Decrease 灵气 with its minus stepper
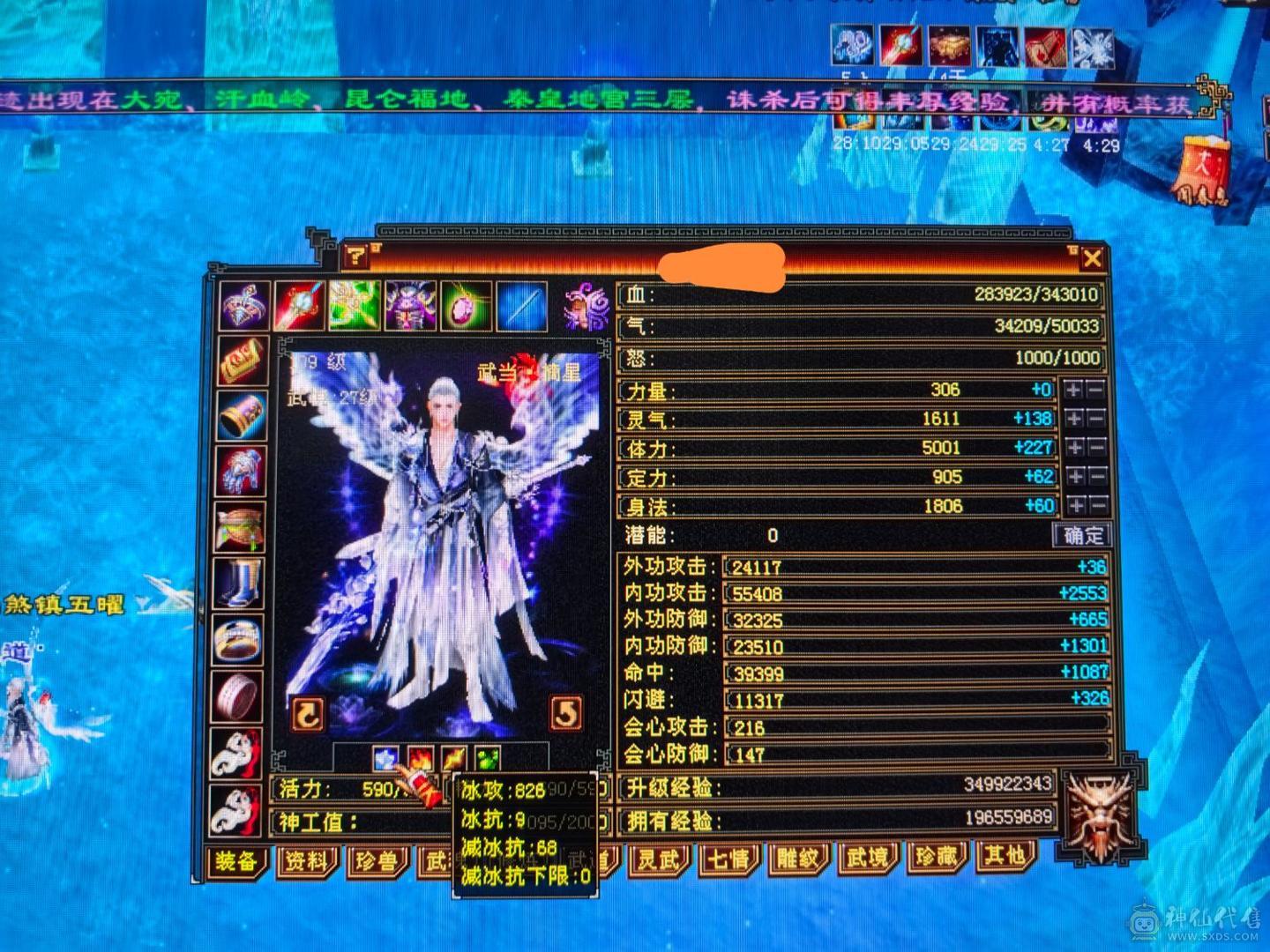This screenshot has width=1270, height=952. point(1096,418)
